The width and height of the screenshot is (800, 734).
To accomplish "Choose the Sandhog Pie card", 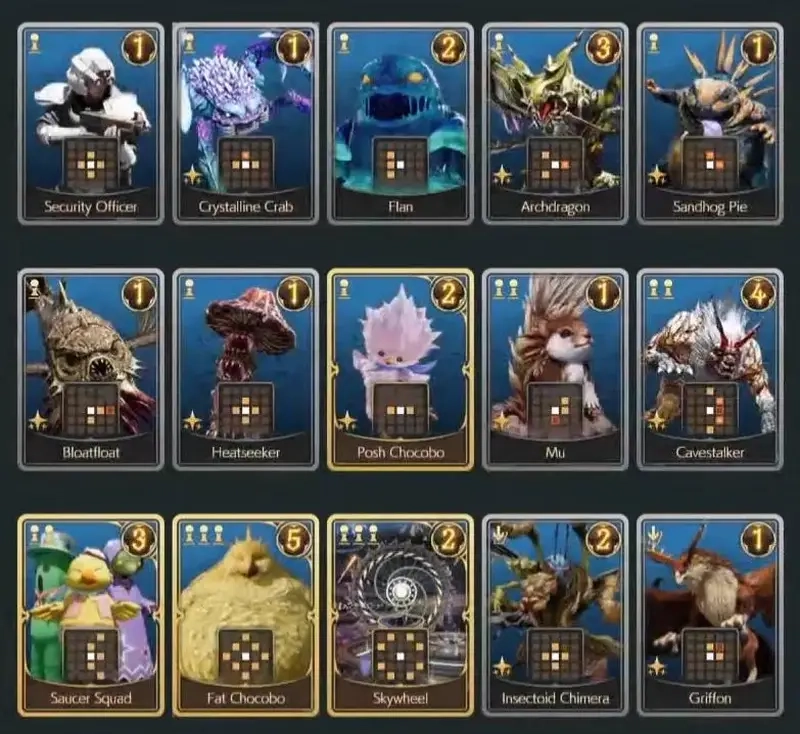I will click(710, 124).
